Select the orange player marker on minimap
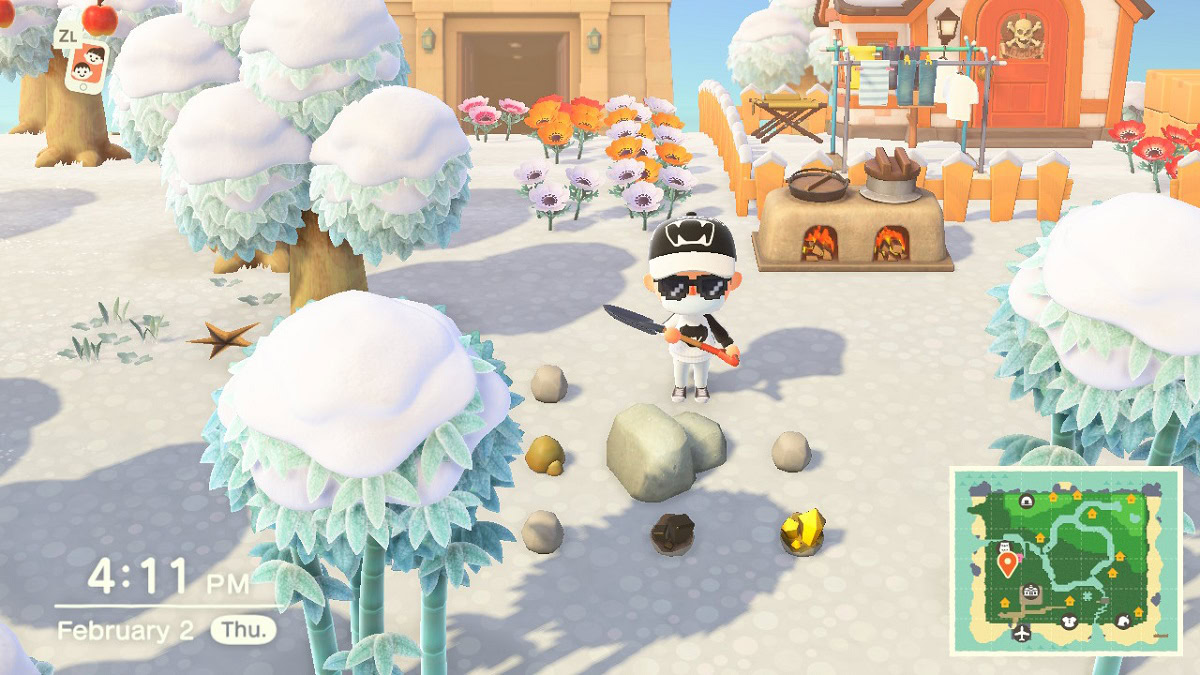Screen dimensions: 1200x675 pos(1007,565)
